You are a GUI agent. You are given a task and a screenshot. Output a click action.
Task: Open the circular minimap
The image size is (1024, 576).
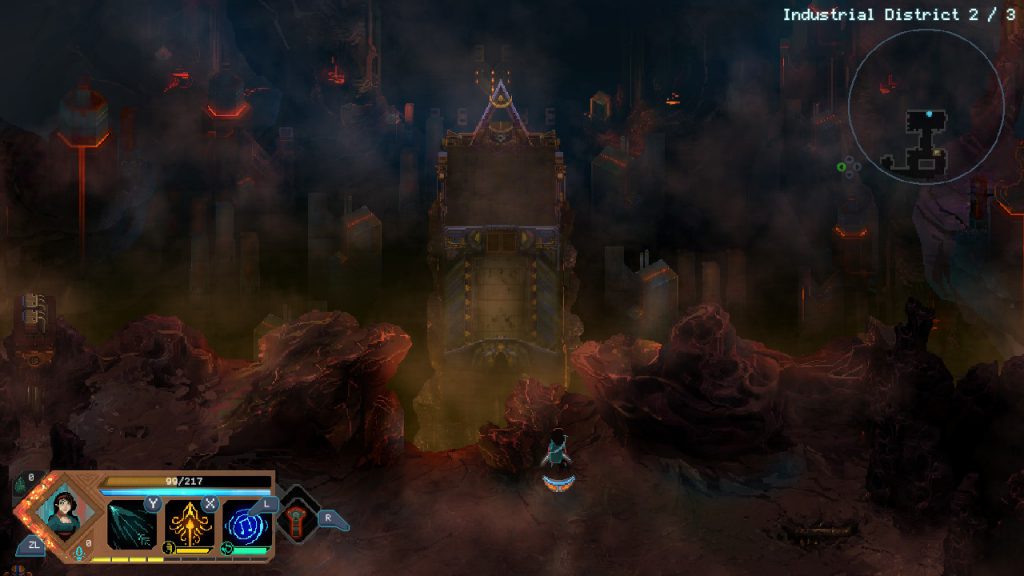(926, 107)
